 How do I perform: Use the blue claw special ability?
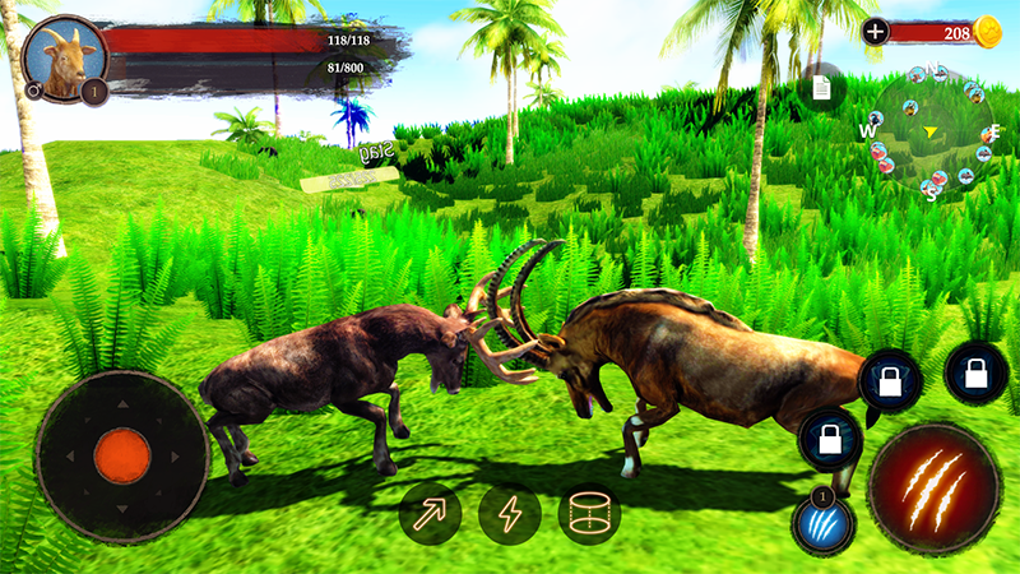coord(824,524)
